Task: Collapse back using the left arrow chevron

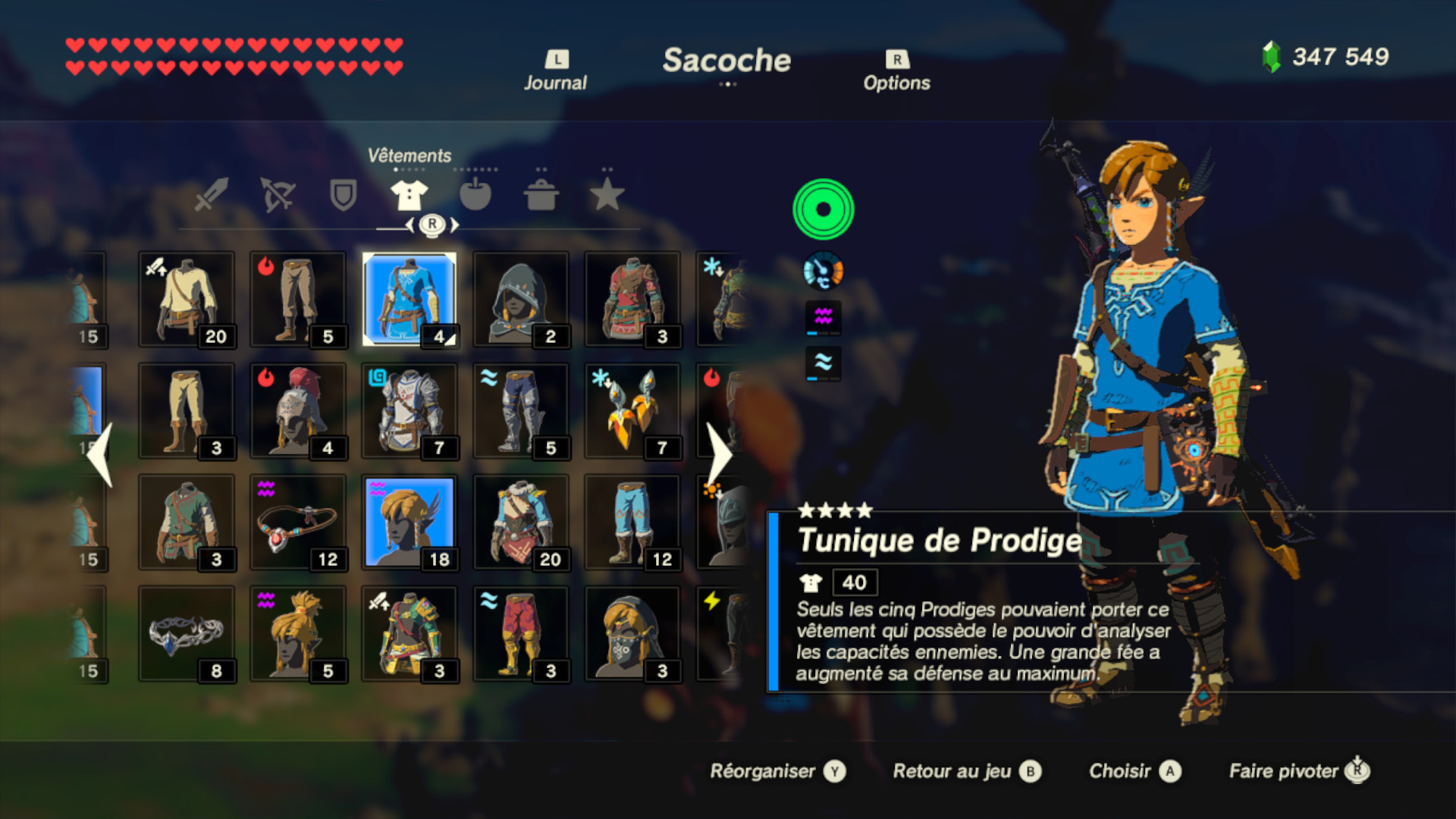Action: (99, 455)
